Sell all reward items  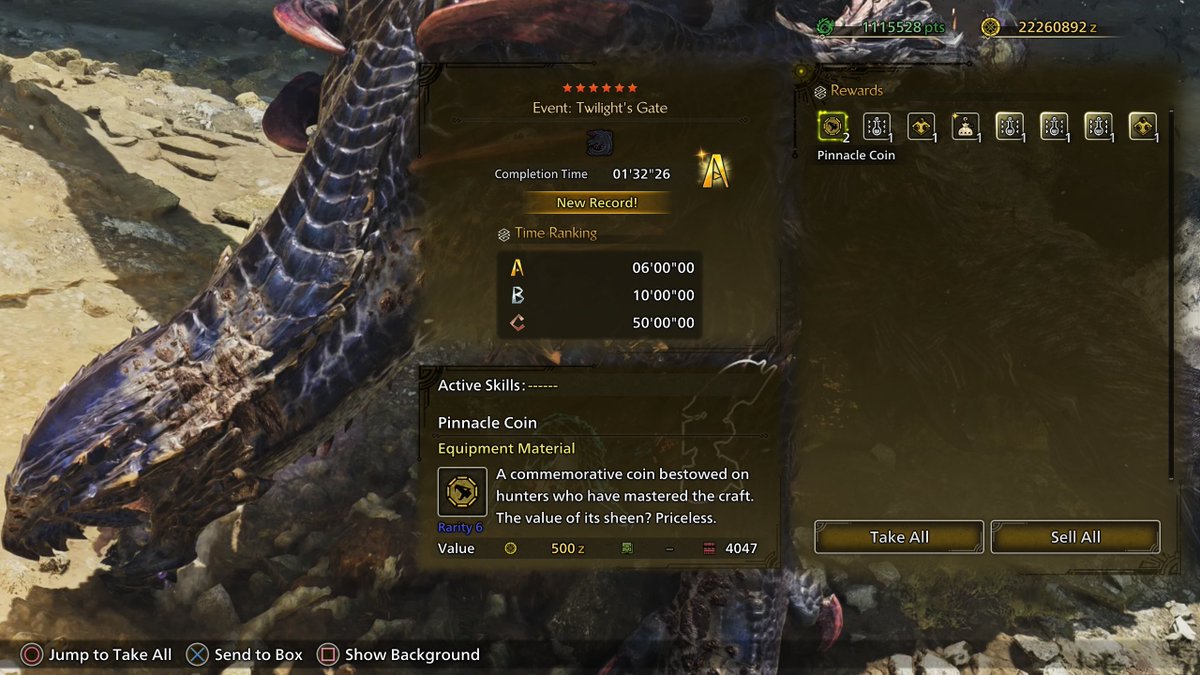click(x=1075, y=537)
